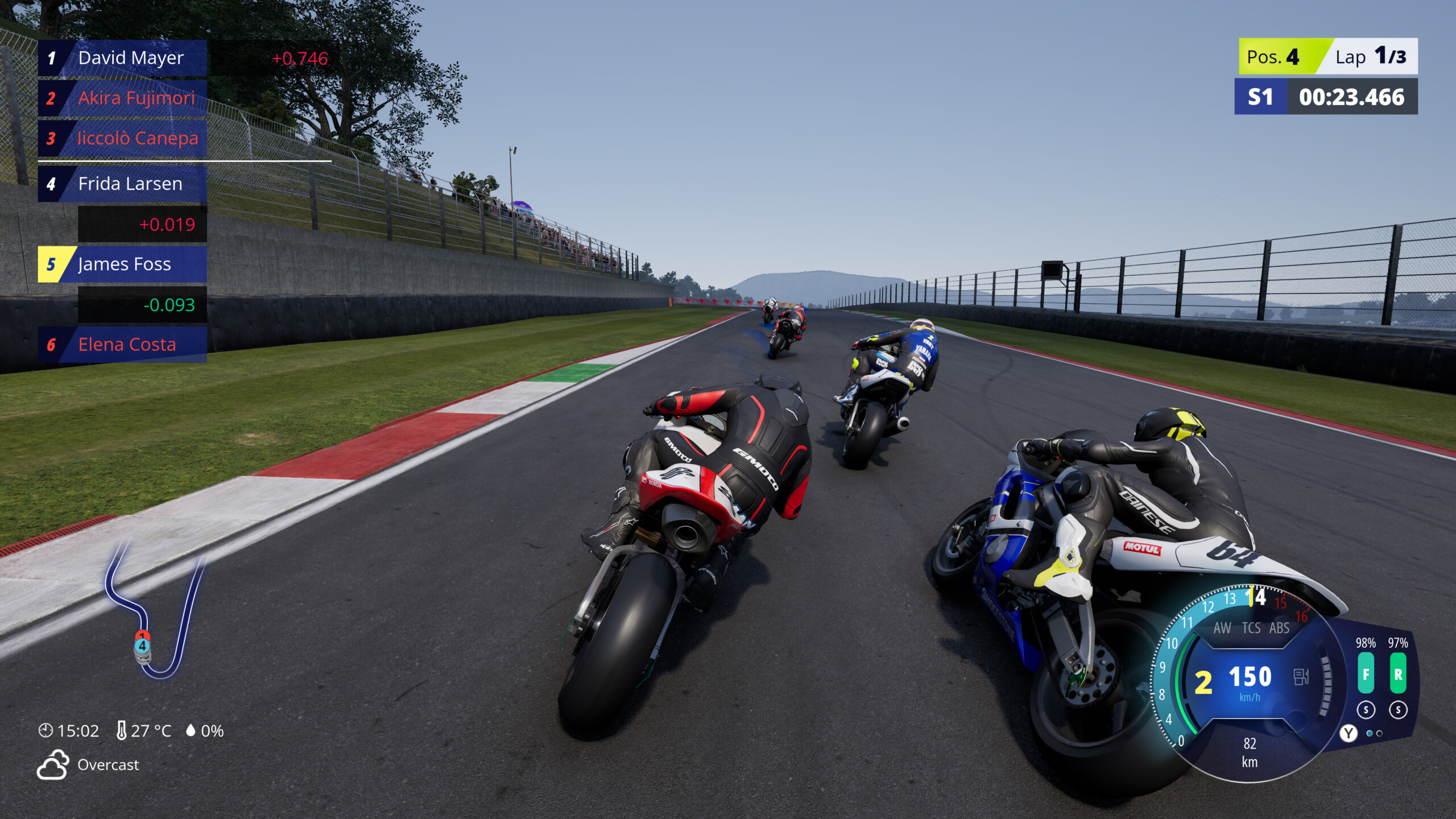Click the track minimap

[154, 611]
